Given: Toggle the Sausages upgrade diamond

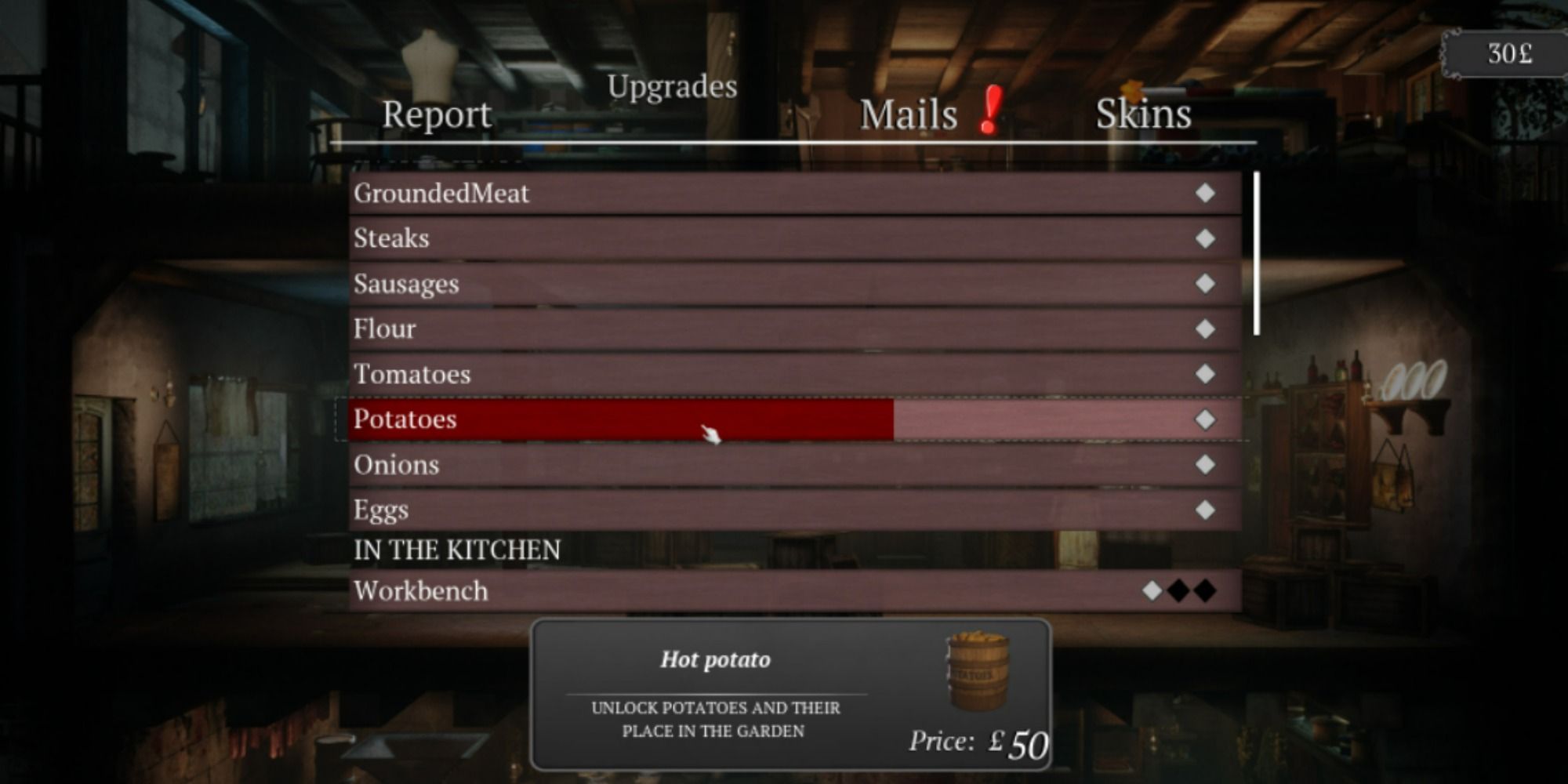Looking at the screenshot, I should 1204,285.
